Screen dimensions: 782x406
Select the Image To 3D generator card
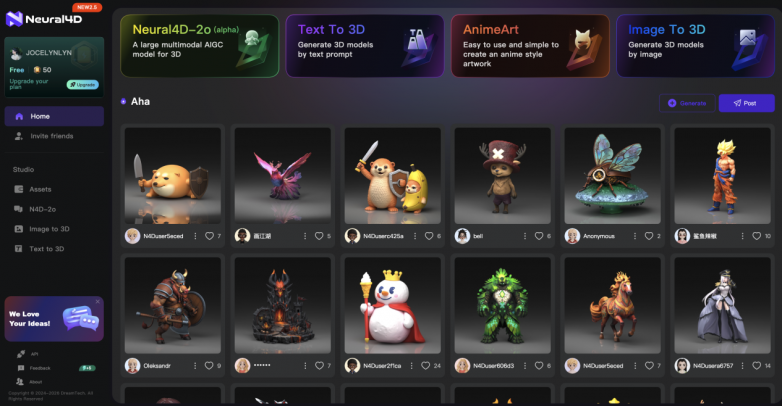tap(694, 46)
